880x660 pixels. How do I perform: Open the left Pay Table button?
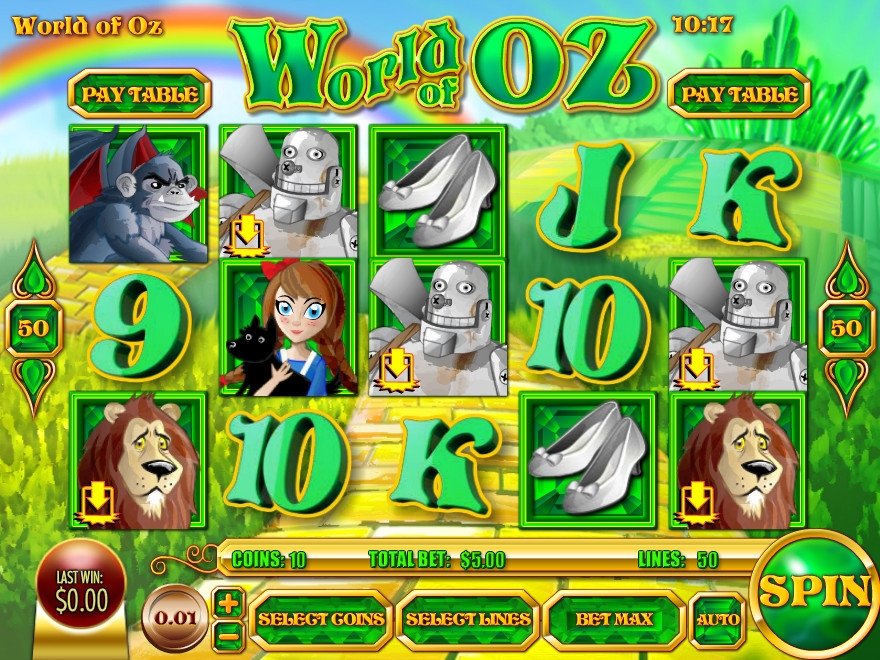click(x=139, y=94)
